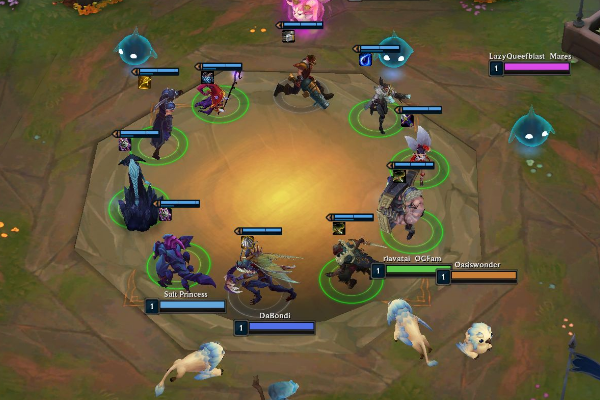The image size is (600, 400).
Task: Pick the staff-wielding yordle with red hat
Action: point(218,99)
